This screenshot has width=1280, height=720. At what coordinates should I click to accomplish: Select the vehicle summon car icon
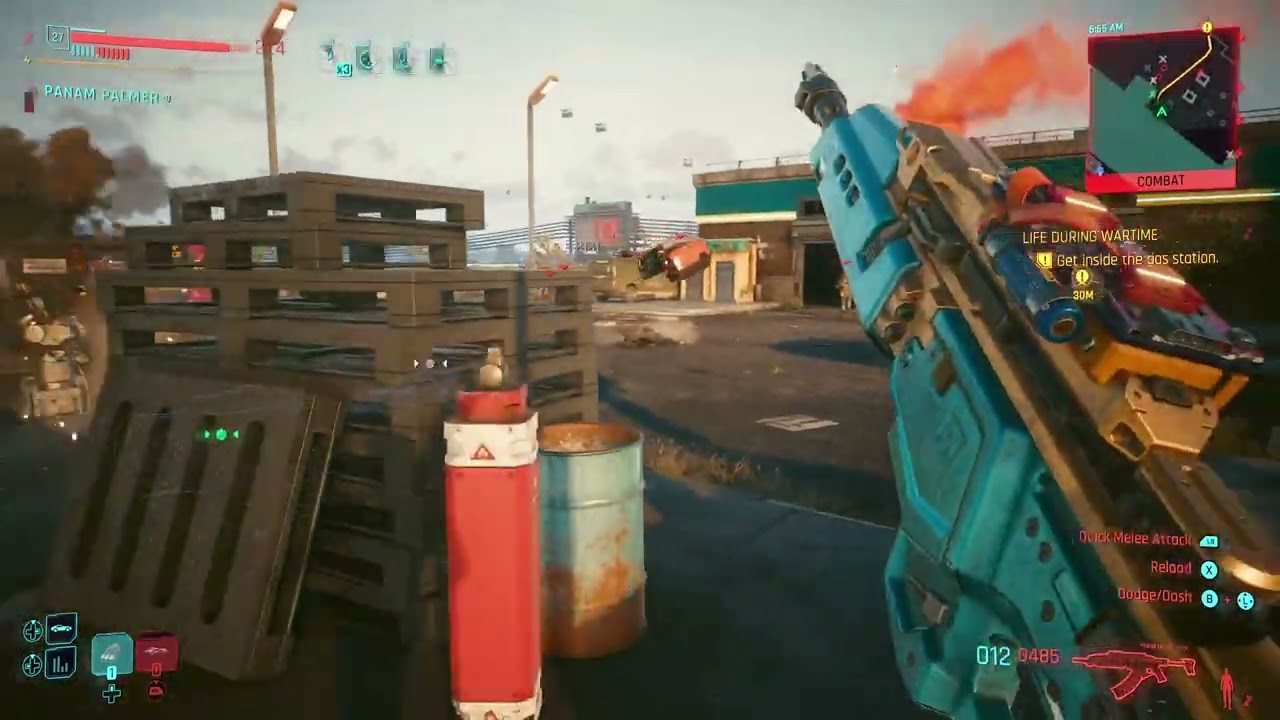click(60, 628)
